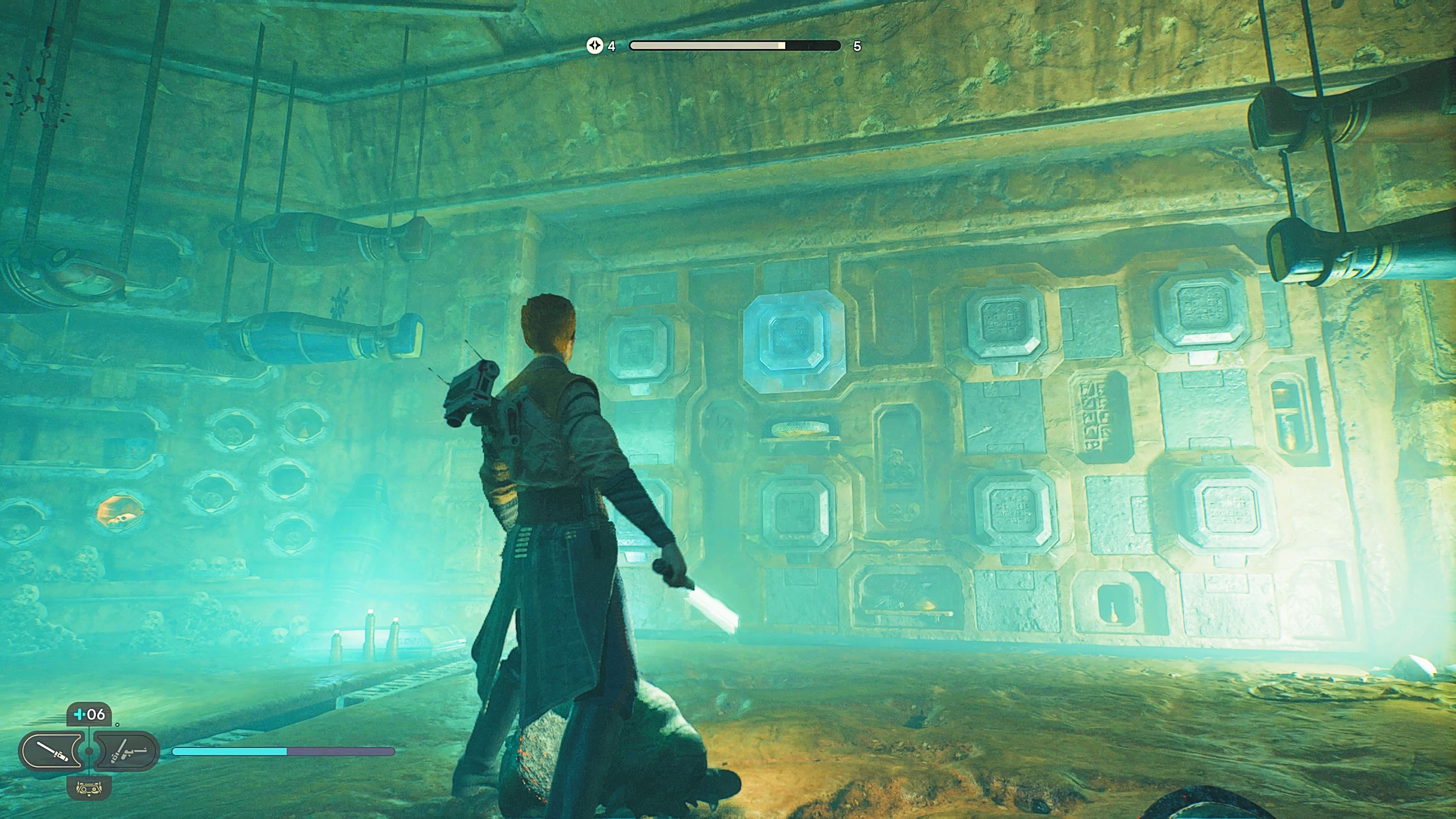1456x819 pixels.
Task: Activate the BD-1 droid icon
Action: point(89,786)
